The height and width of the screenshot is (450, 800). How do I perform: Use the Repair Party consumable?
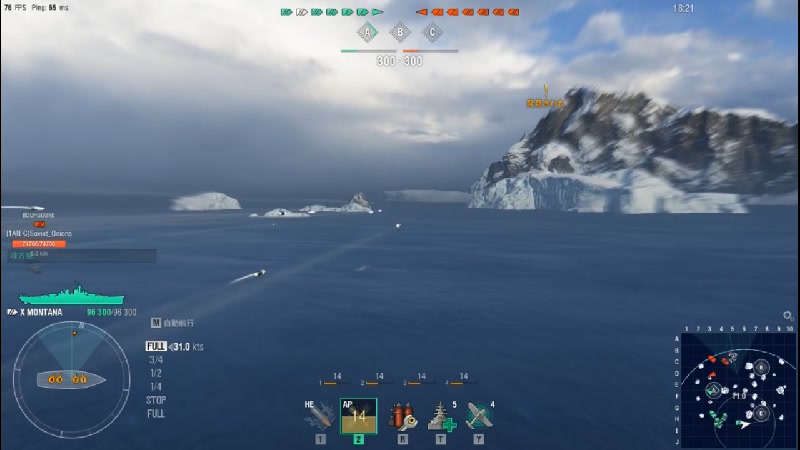pyautogui.click(x=440, y=415)
